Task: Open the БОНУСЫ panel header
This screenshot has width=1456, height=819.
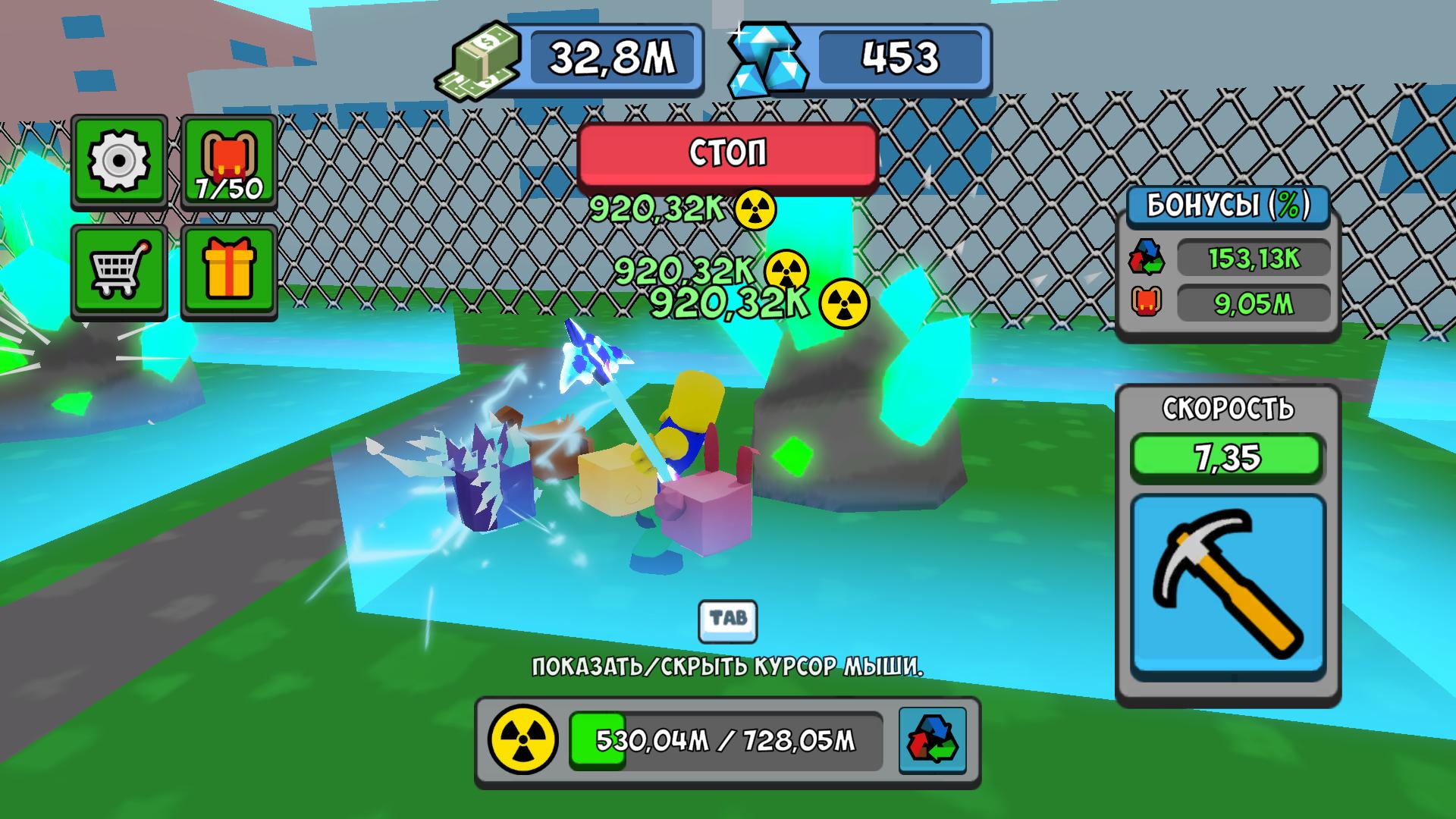Action: (1225, 205)
